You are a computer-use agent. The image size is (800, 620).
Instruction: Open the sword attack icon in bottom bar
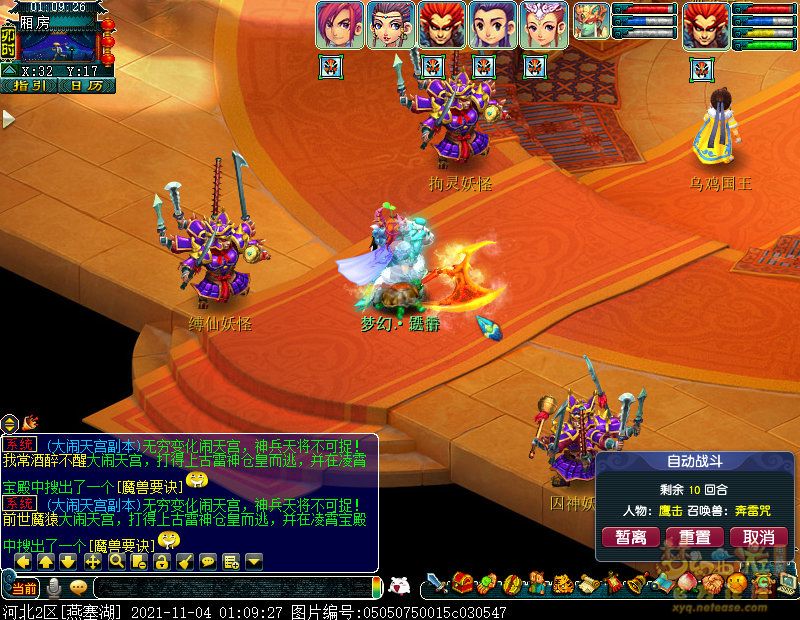(438, 583)
